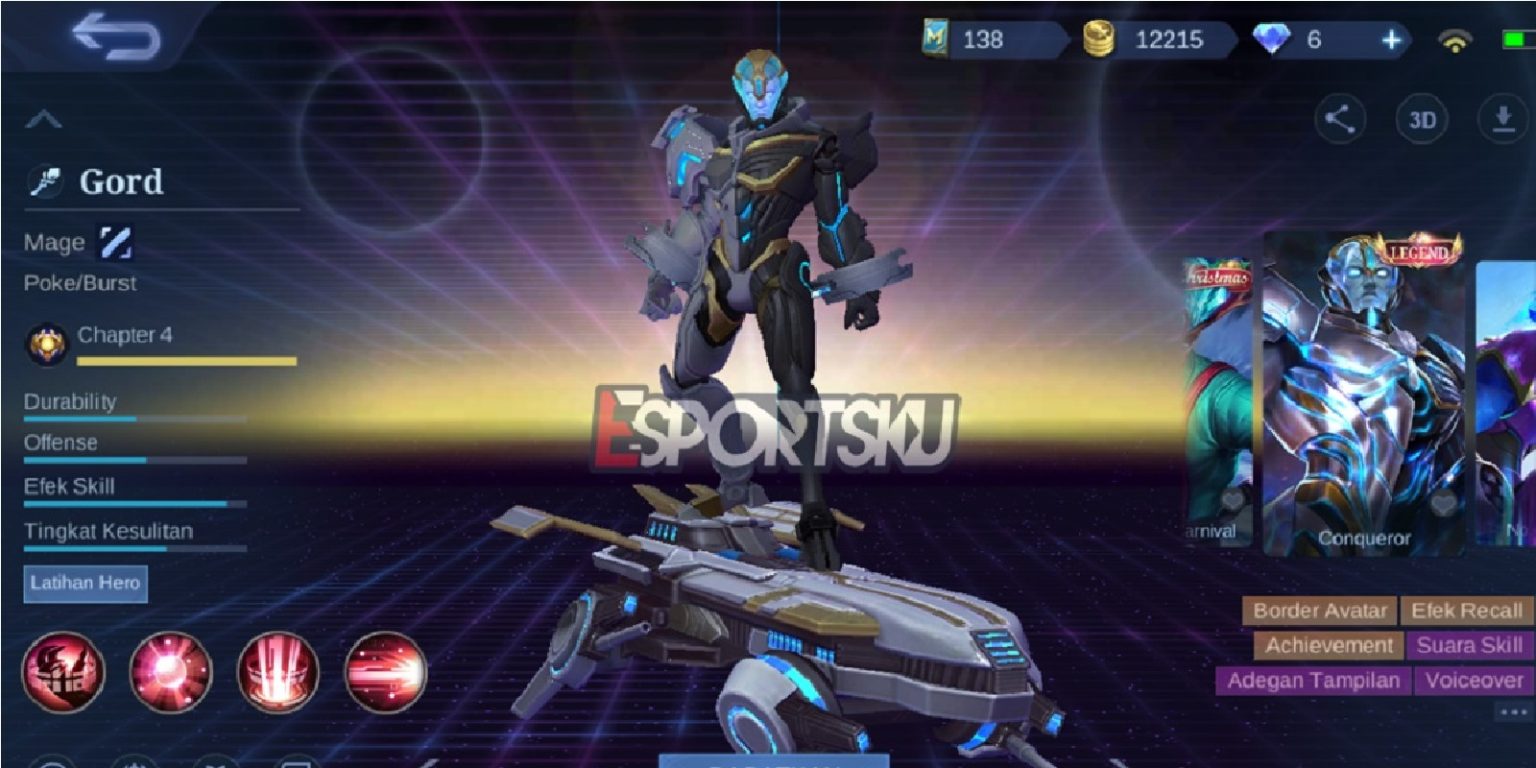Open the Achievement section
The height and width of the screenshot is (768, 1536).
pyautogui.click(x=1331, y=645)
